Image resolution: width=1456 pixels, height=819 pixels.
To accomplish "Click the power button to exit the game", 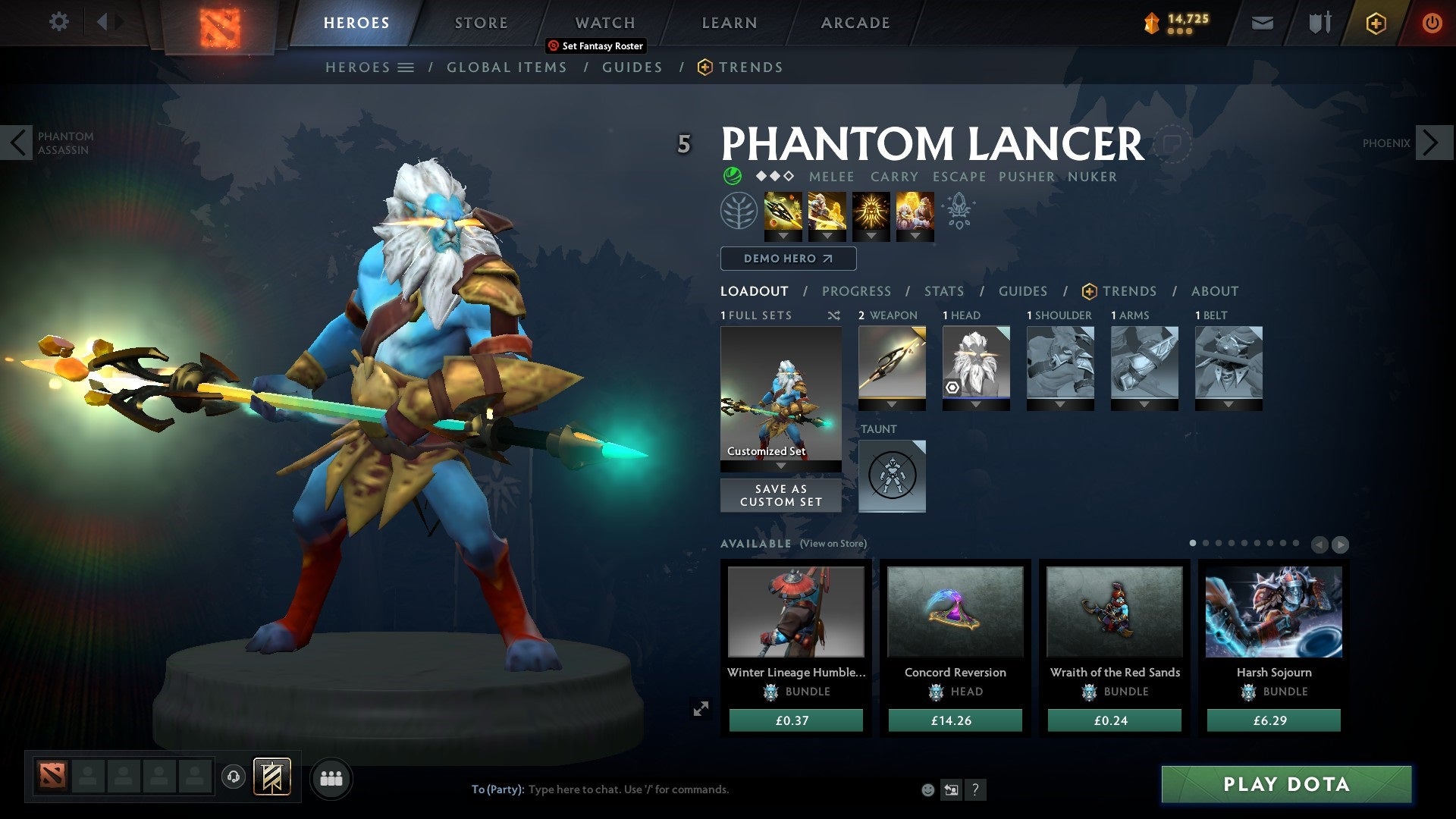I will coord(1432,22).
